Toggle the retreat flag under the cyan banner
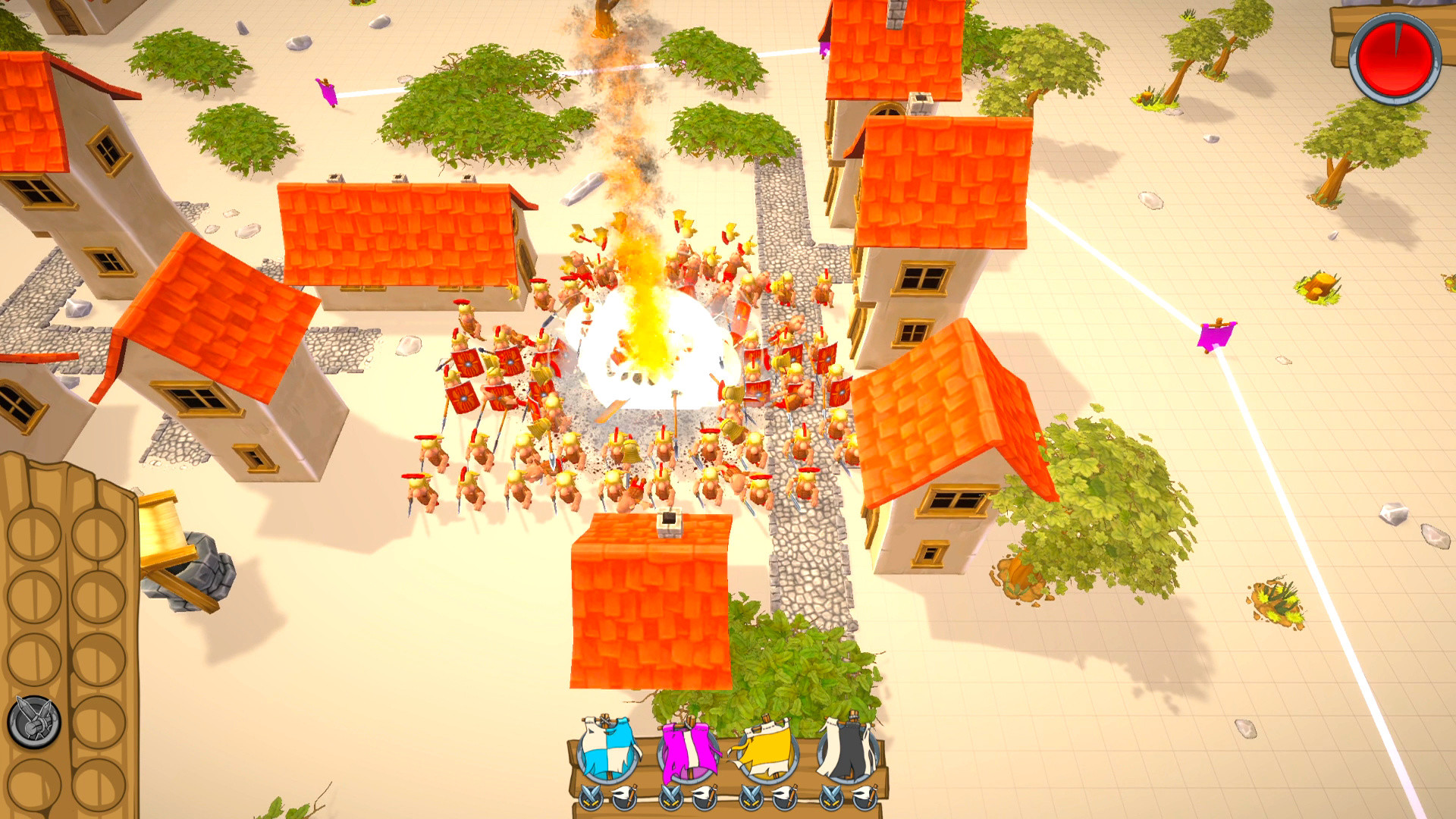This screenshot has height=819, width=1456. point(623,798)
